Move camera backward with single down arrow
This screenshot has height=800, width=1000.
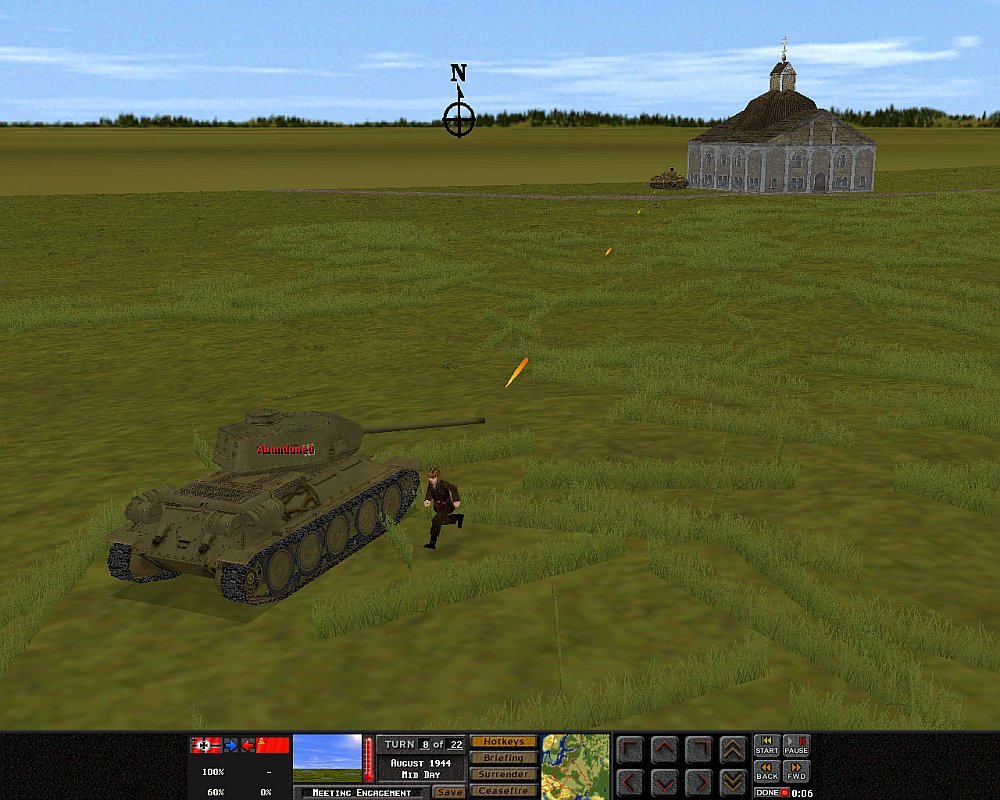pyautogui.click(x=664, y=780)
